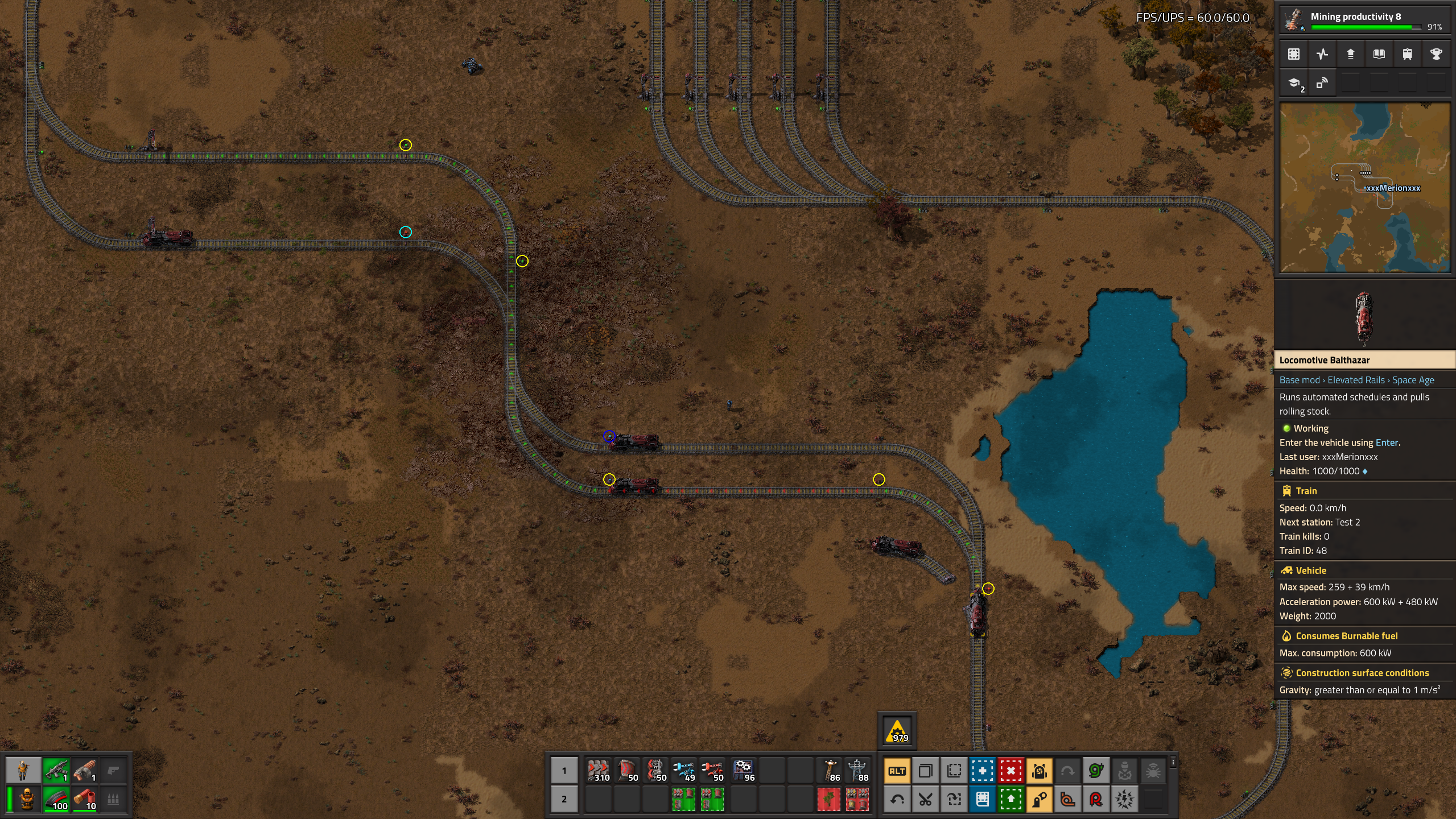The width and height of the screenshot is (1456, 819).
Task: Click the minimap
Action: [1364, 188]
